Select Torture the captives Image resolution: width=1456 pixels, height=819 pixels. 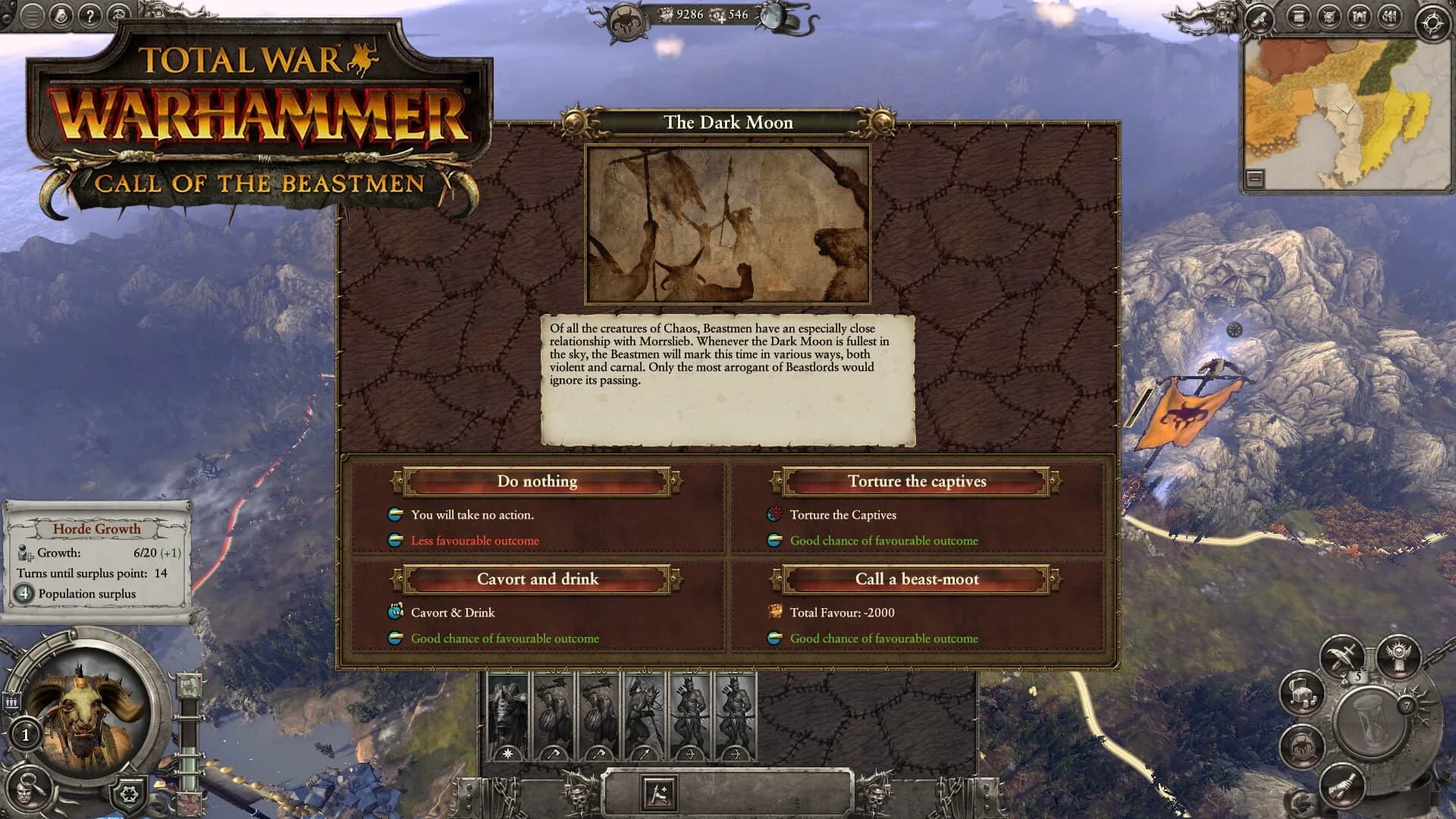tap(916, 481)
